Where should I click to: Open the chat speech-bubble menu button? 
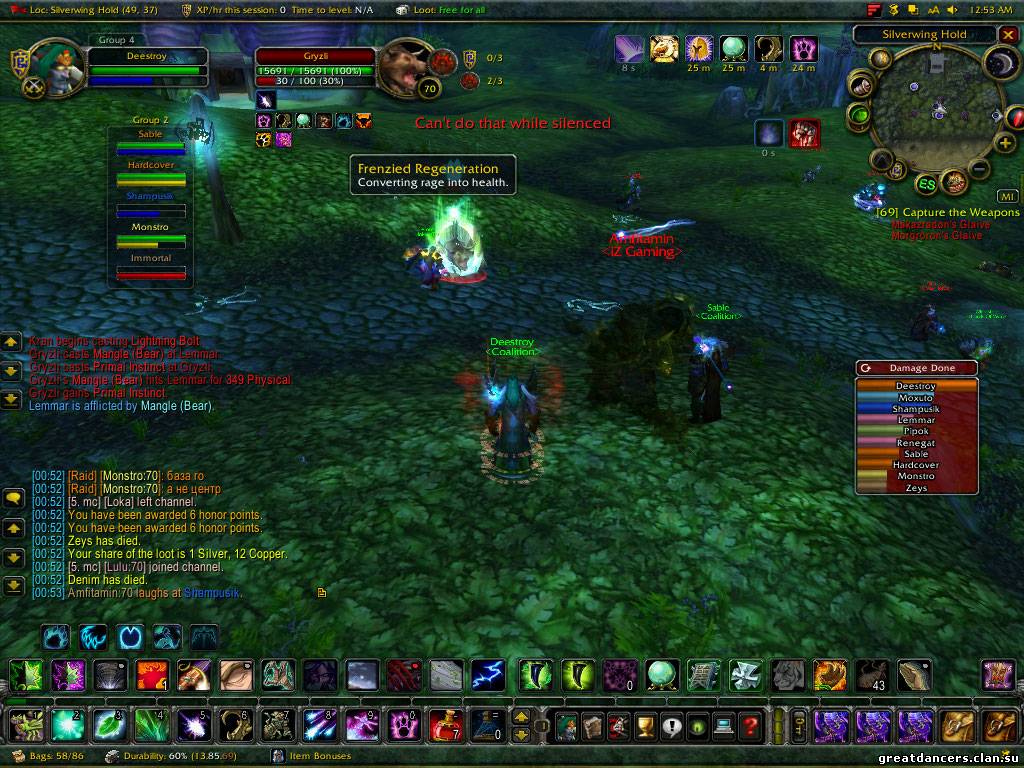click(14, 497)
